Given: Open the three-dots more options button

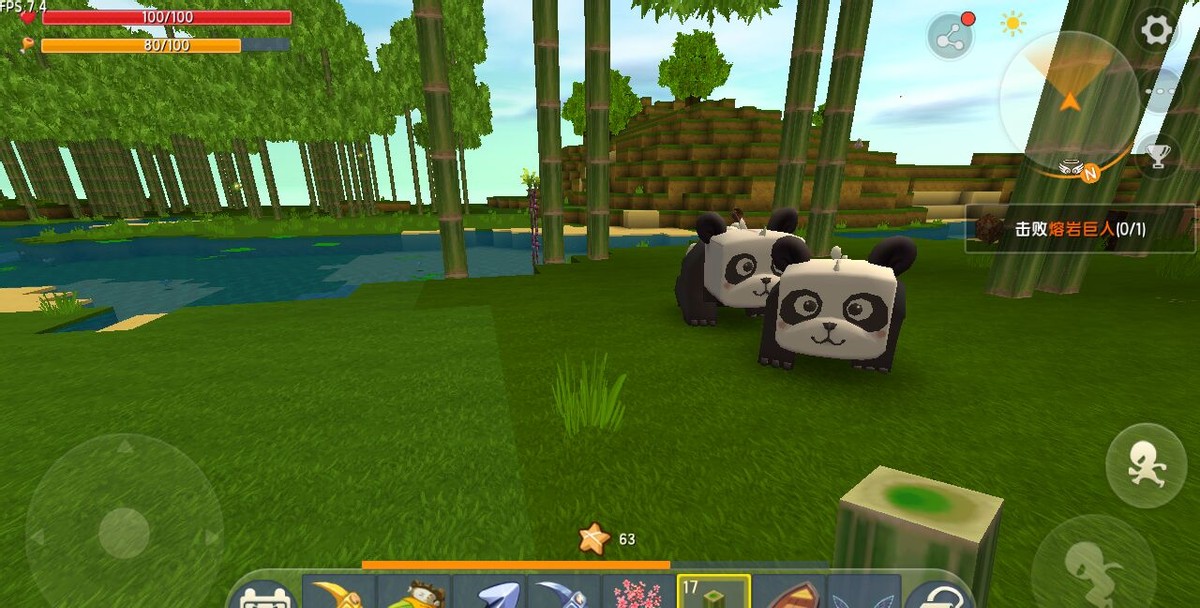Looking at the screenshot, I should click(x=1160, y=90).
